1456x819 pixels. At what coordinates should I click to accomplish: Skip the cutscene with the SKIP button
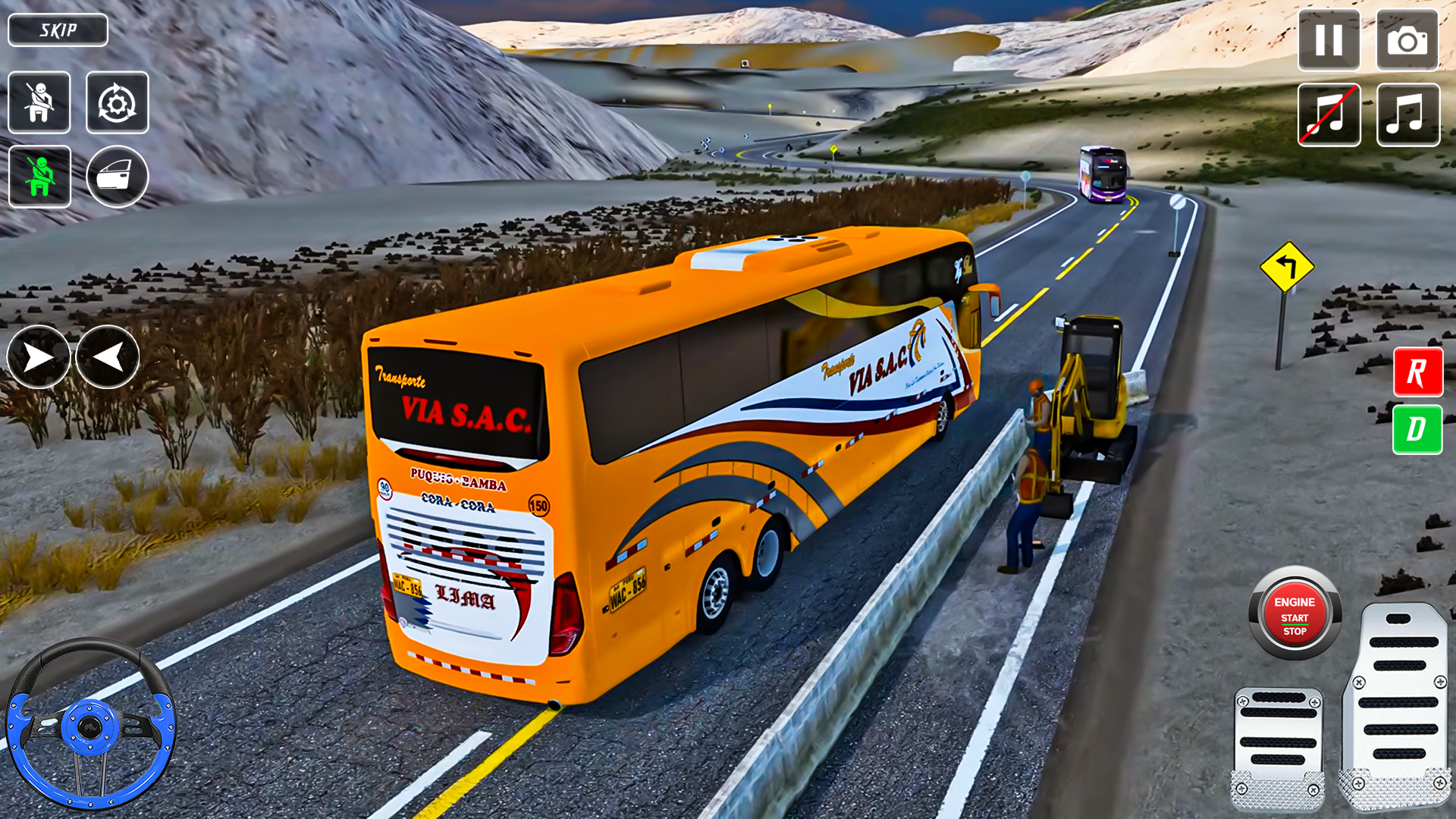click(58, 30)
